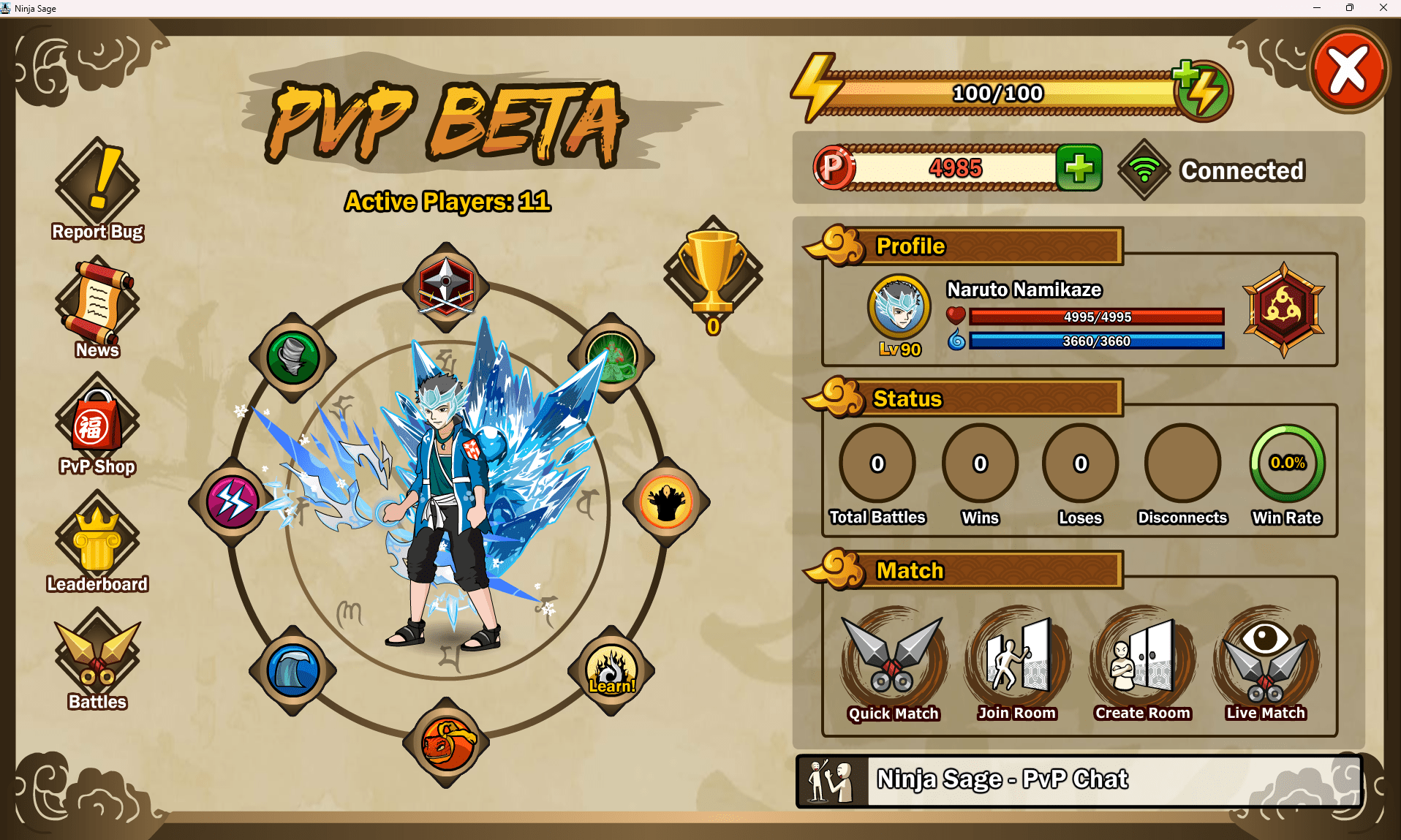Screen dimensions: 1401x840
Task: Select the blue water wave skill
Action: tap(292, 670)
